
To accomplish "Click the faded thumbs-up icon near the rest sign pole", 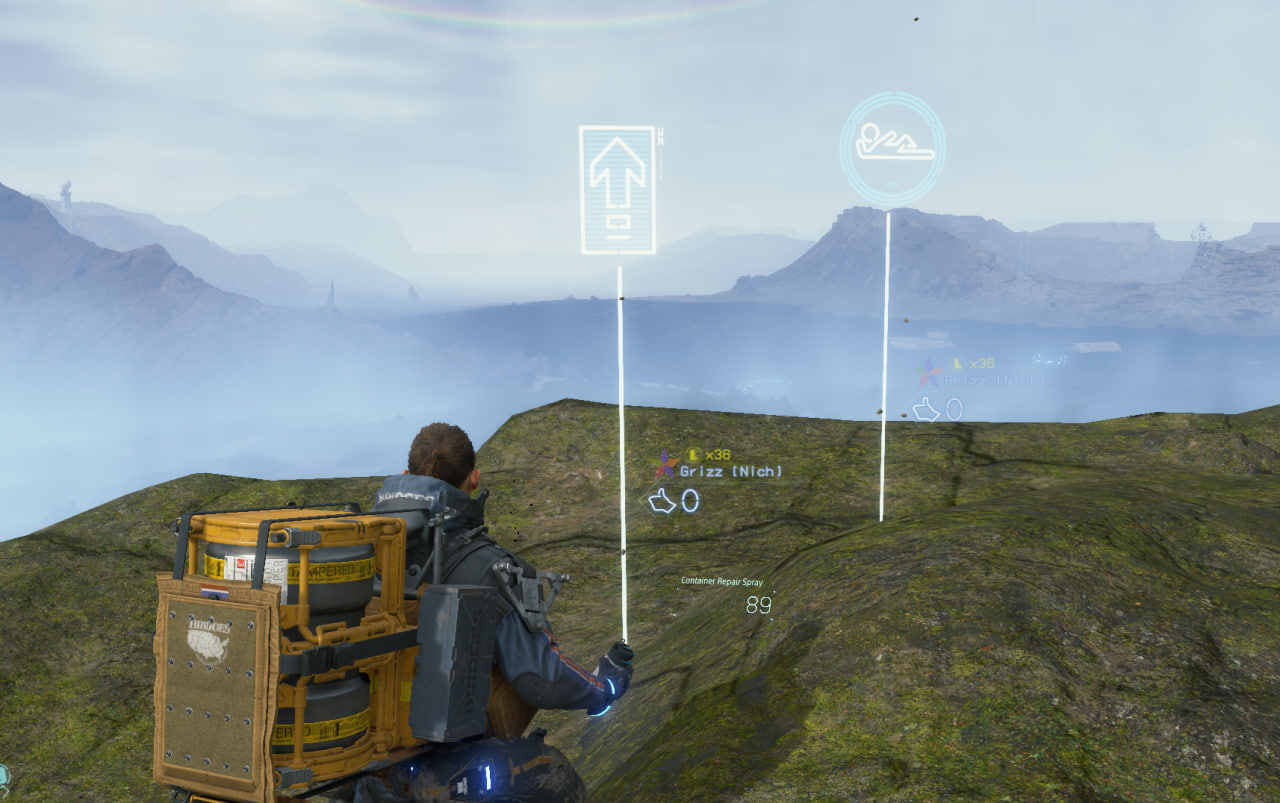I will click(926, 409).
